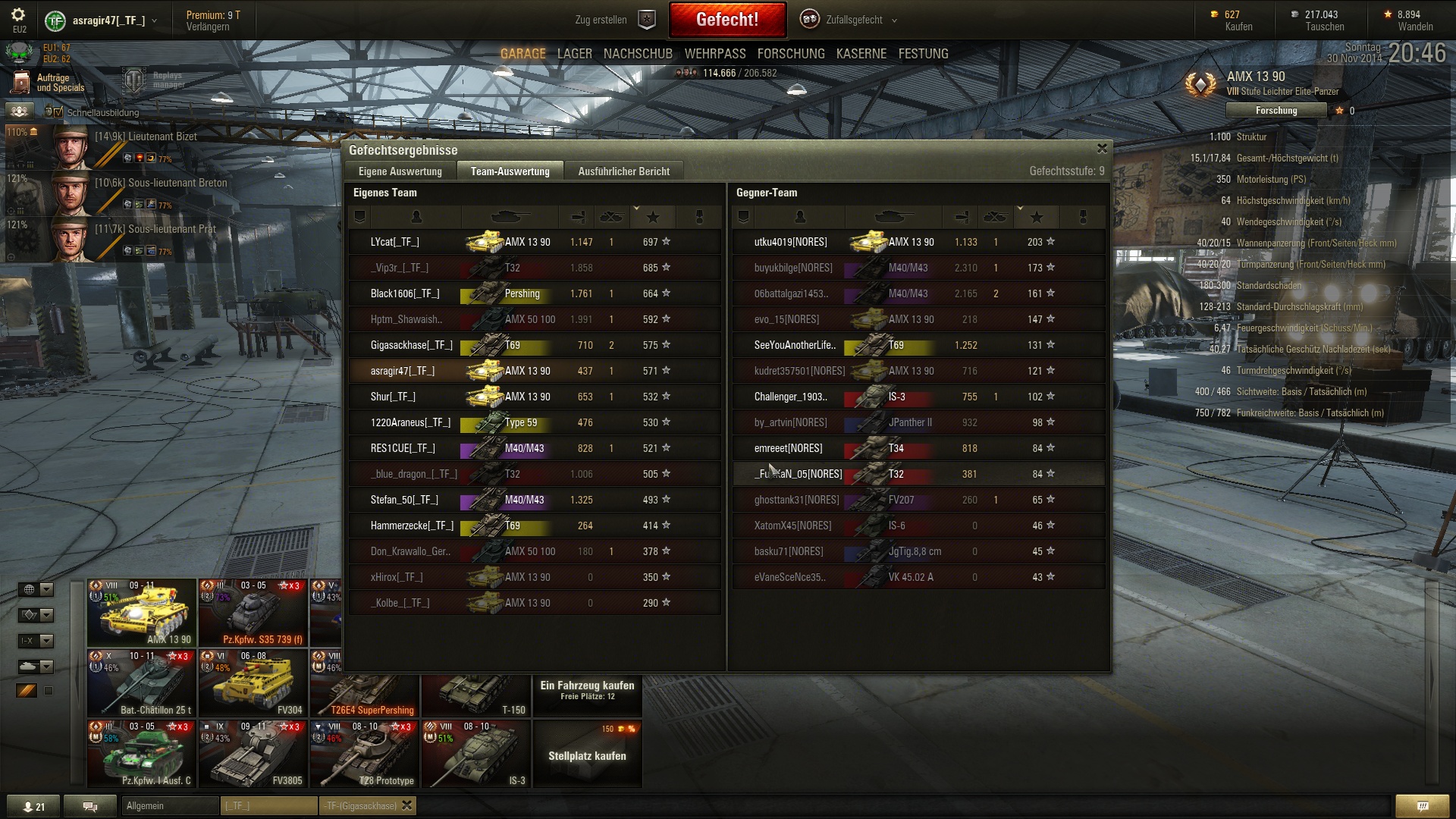Screen dimensions: 1456x819
Task: Select the Bat.-Châtillon 25 t tank
Action: (x=142, y=683)
